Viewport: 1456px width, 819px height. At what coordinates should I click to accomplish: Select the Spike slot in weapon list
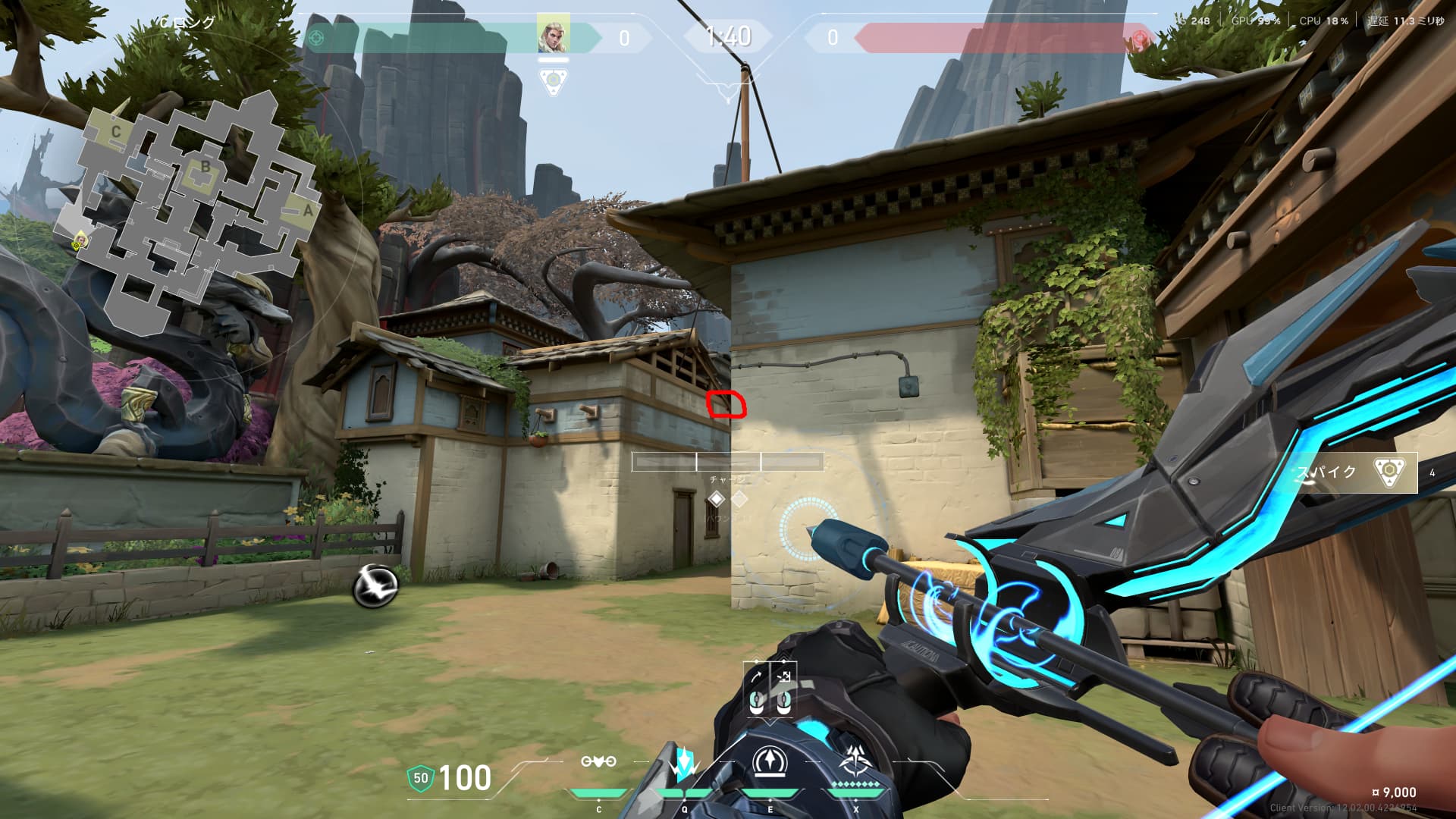tap(1354, 472)
